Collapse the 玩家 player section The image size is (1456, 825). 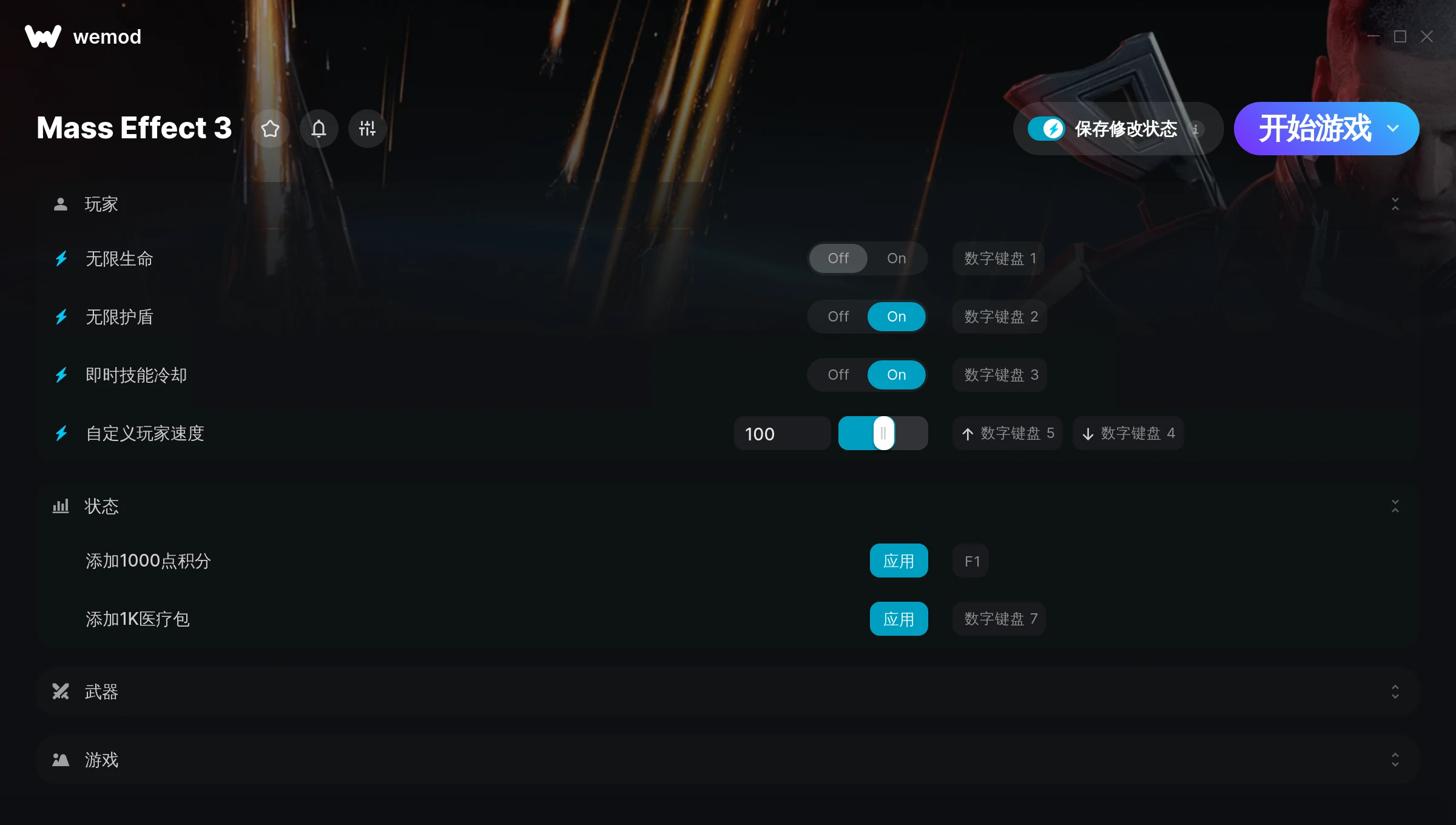coord(1395,204)
